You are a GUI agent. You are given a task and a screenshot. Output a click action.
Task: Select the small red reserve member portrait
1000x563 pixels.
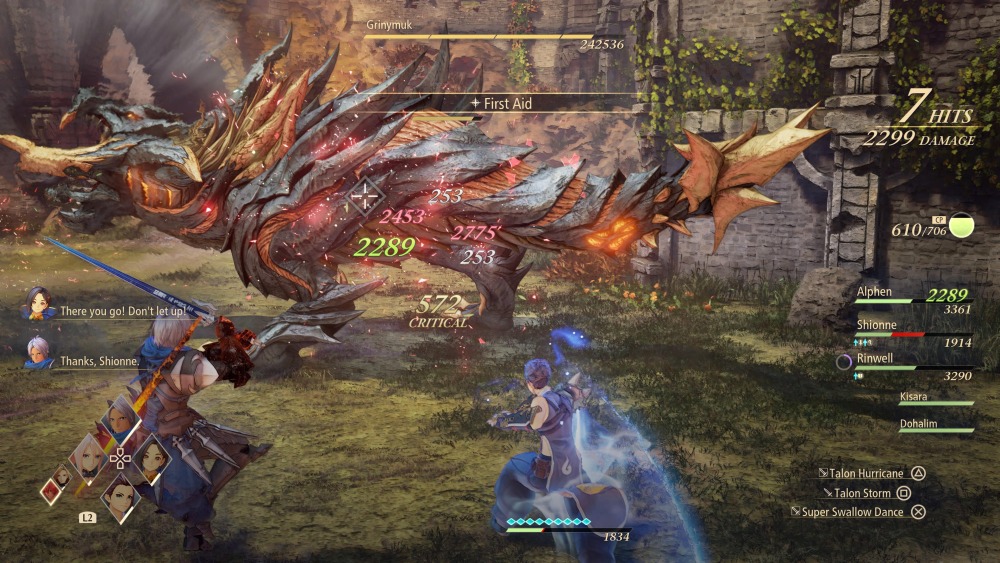pyautogui.click(x=50, y=491)
